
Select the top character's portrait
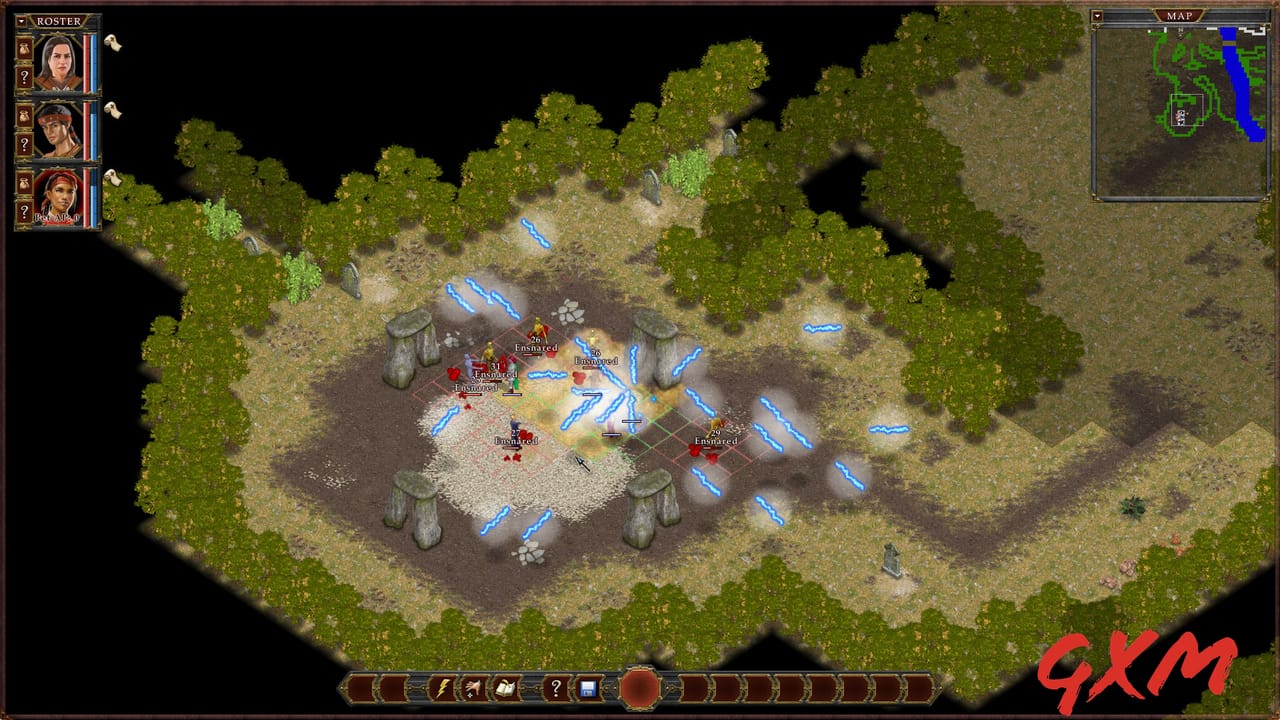tap(60, 63)
